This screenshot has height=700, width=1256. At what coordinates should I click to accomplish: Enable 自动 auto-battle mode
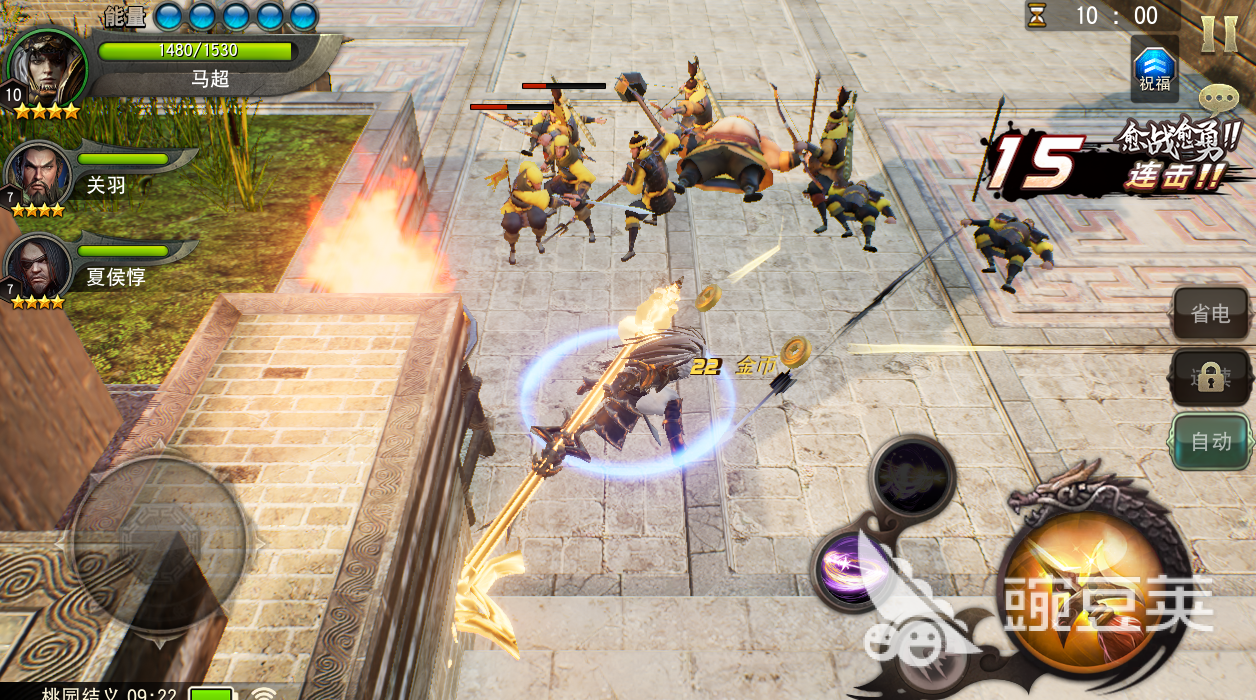[1210, 441]
